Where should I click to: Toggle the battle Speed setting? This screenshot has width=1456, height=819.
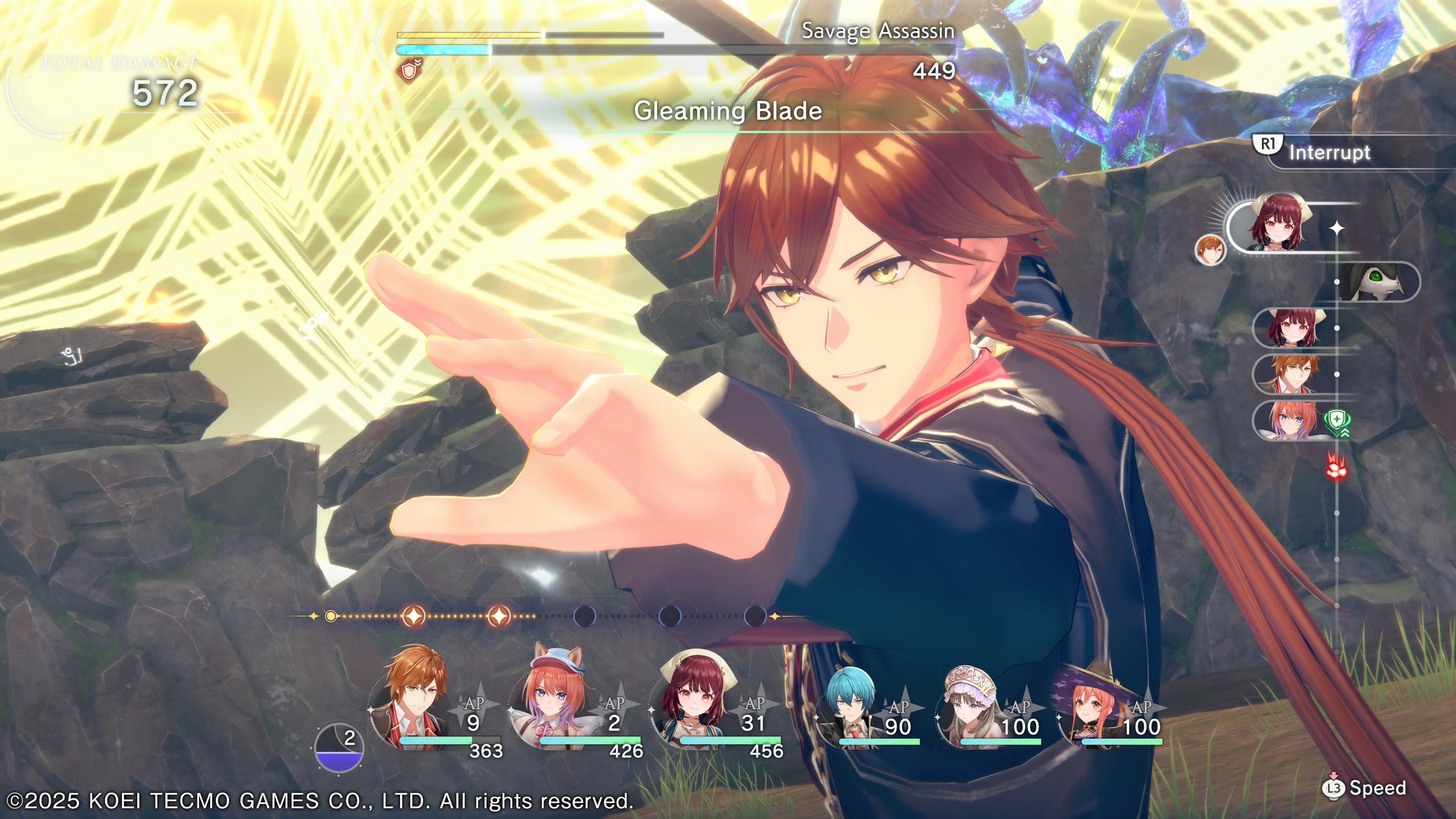pyautogui.click(x=1365, y=788)
